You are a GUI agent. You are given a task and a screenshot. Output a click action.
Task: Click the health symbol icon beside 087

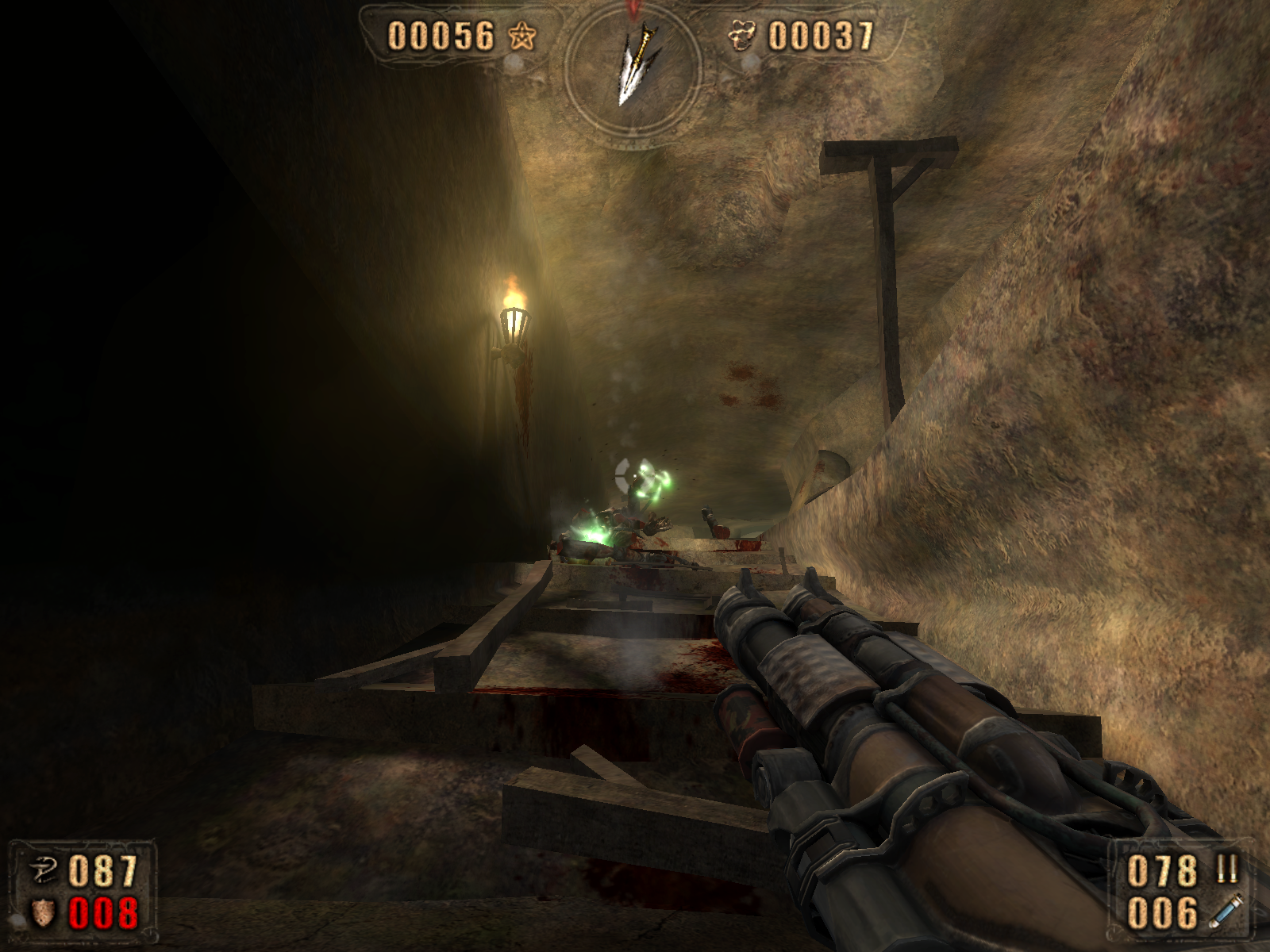(43, 871)
